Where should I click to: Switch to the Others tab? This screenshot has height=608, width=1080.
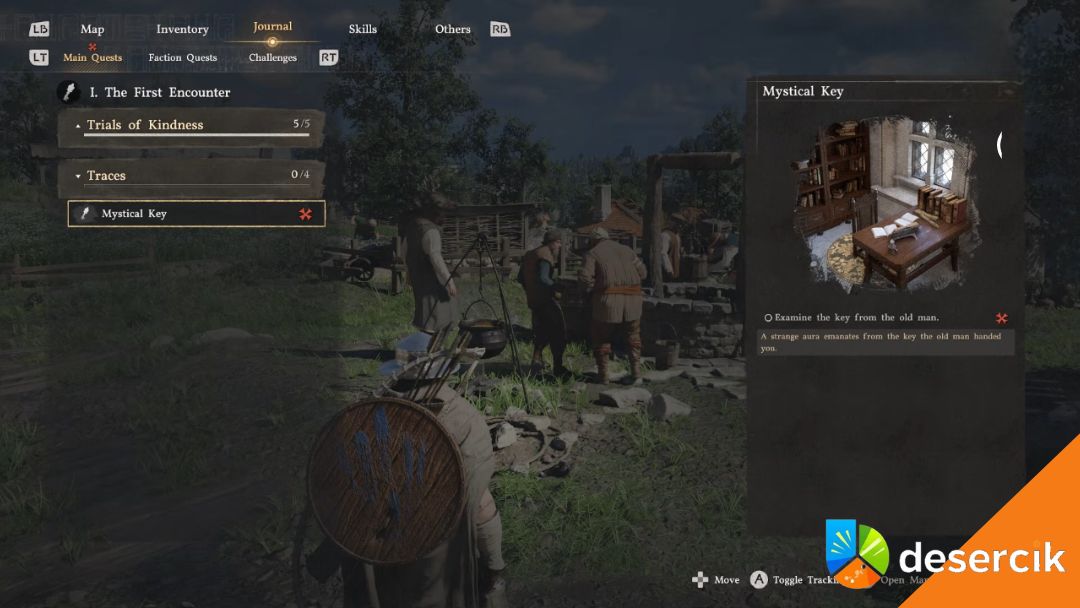click(452, 29)
